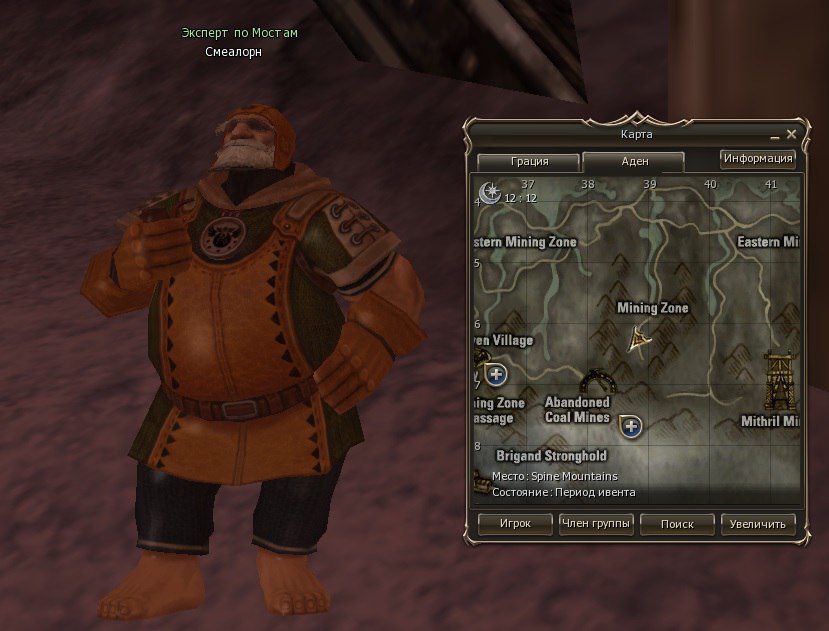Open the Информация panel
Image resolution: width=829 pixels, height=631 pixels.
pos(757,158)
